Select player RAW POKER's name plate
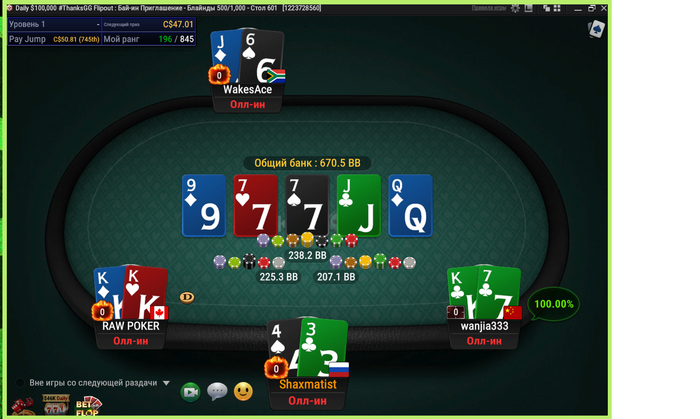The width and height of the screenshot is (700, 419). click(130, 326)
